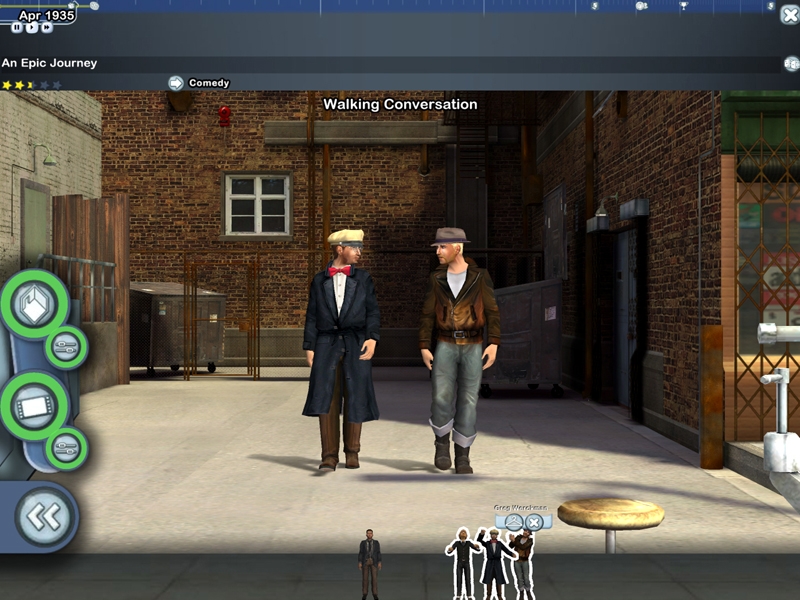Close the scene editor with the X button
This screenshot has height=600, width=800.
pos(788,14)
